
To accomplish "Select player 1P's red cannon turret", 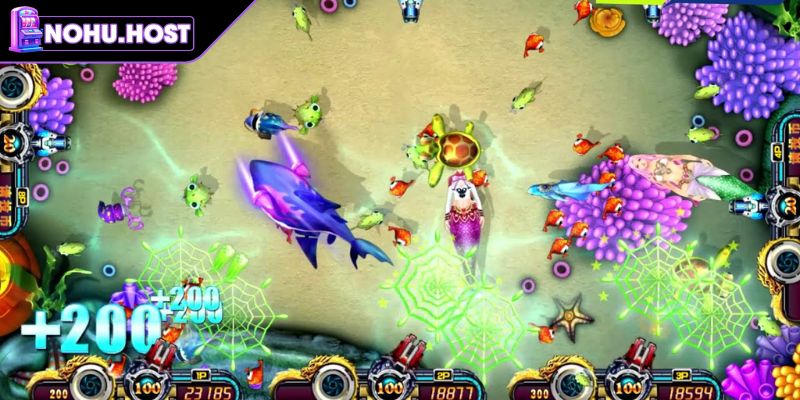I will coord(149,356).
